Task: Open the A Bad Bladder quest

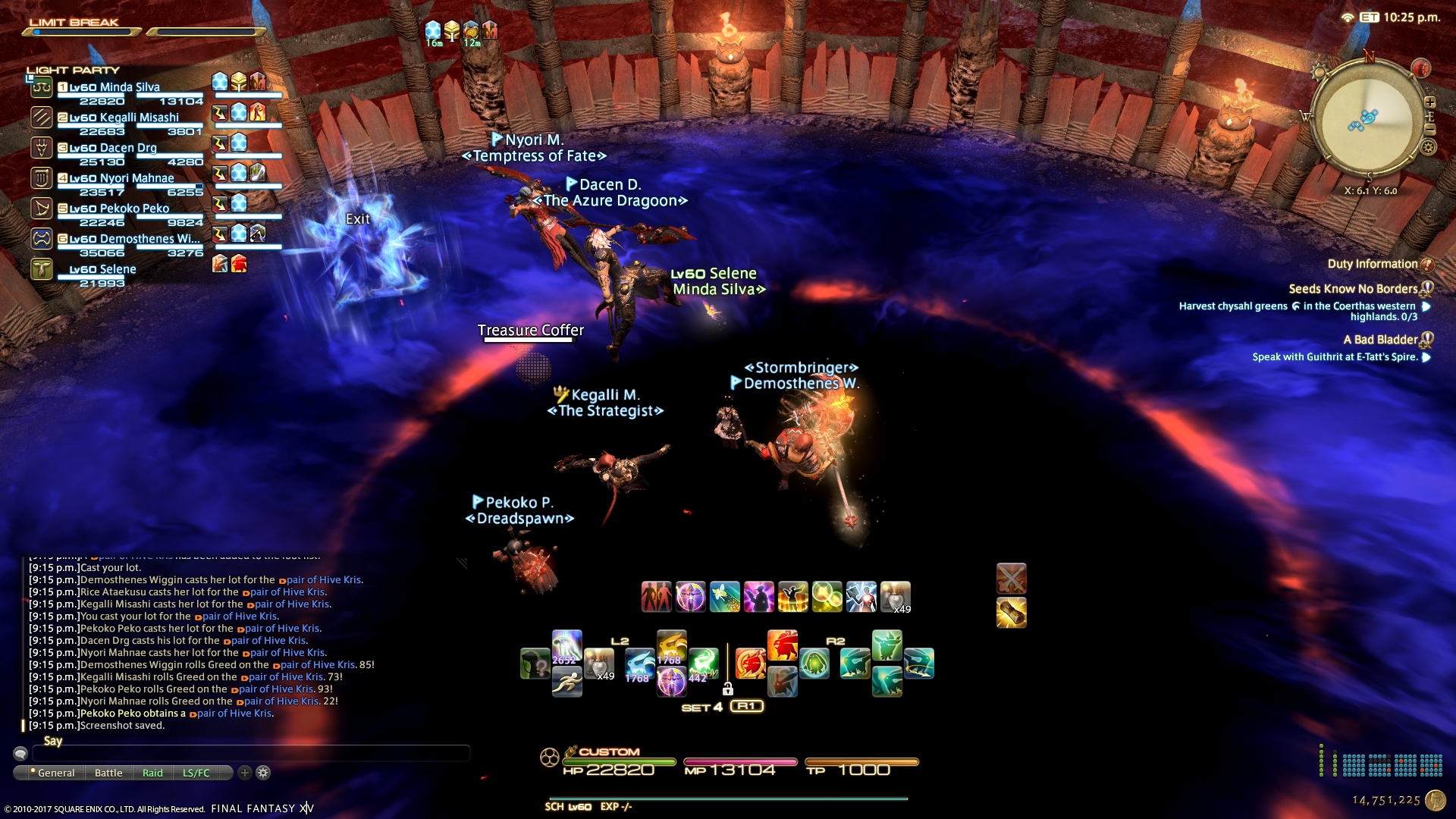Action: [1380, 340]
